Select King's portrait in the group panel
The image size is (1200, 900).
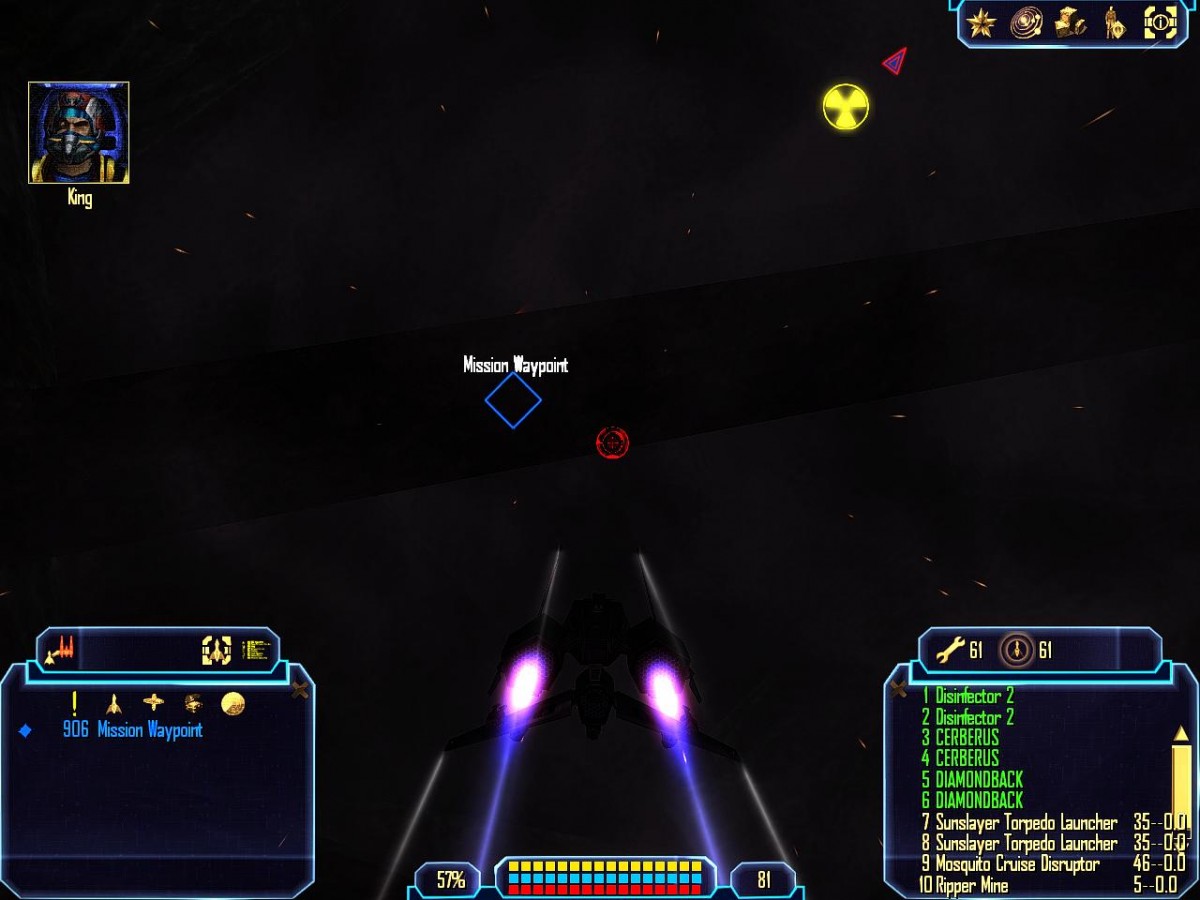click(x=79, y=133)
